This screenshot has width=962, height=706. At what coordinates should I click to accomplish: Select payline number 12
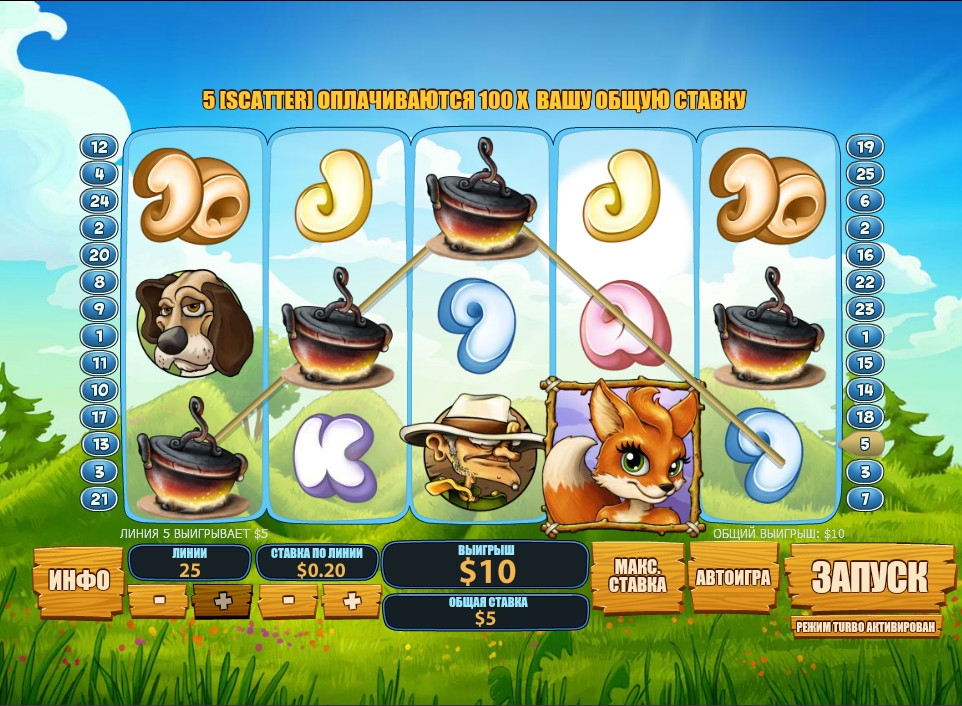[x=99, y=147]
